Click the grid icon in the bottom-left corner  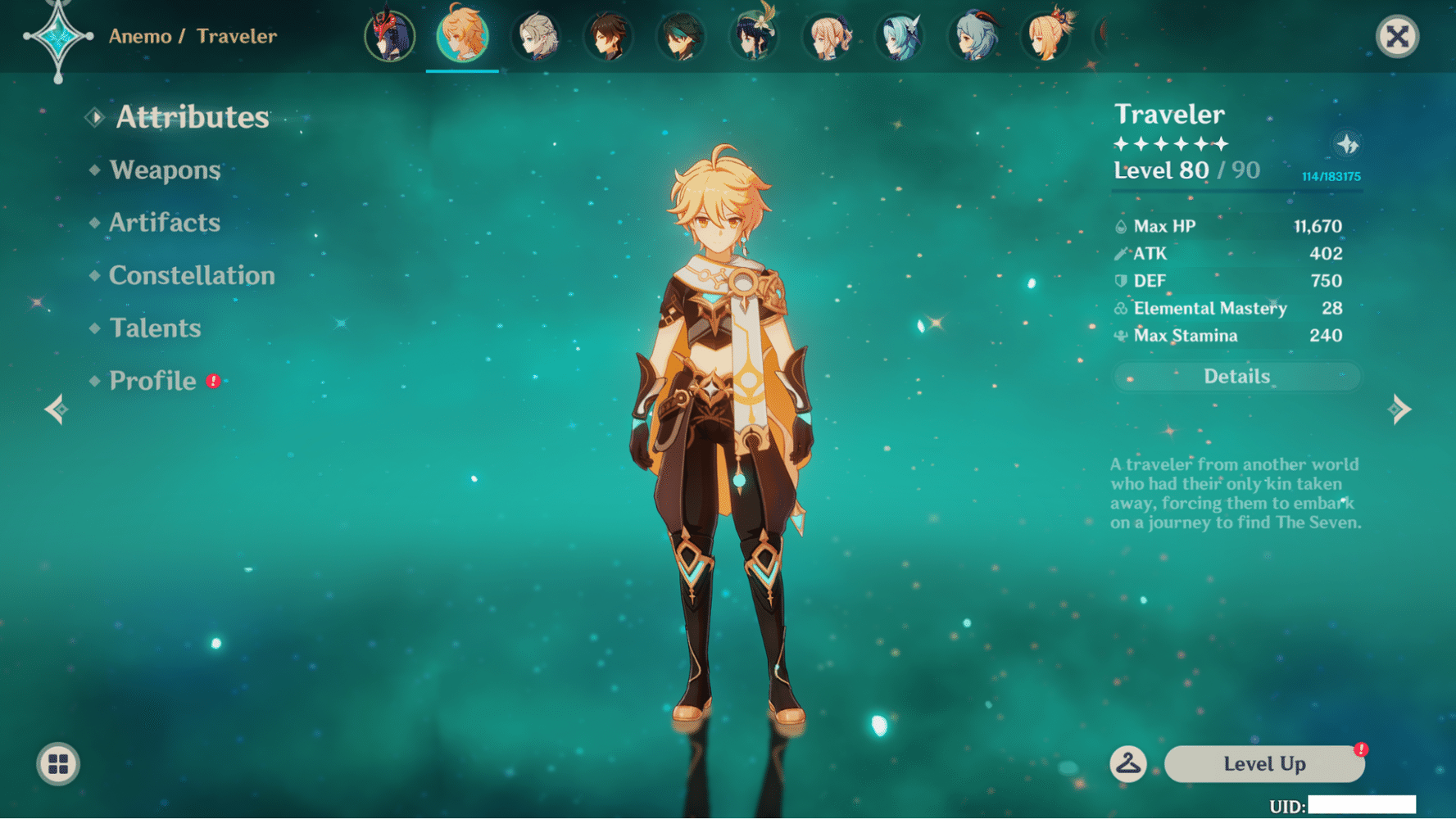[57, 764]
